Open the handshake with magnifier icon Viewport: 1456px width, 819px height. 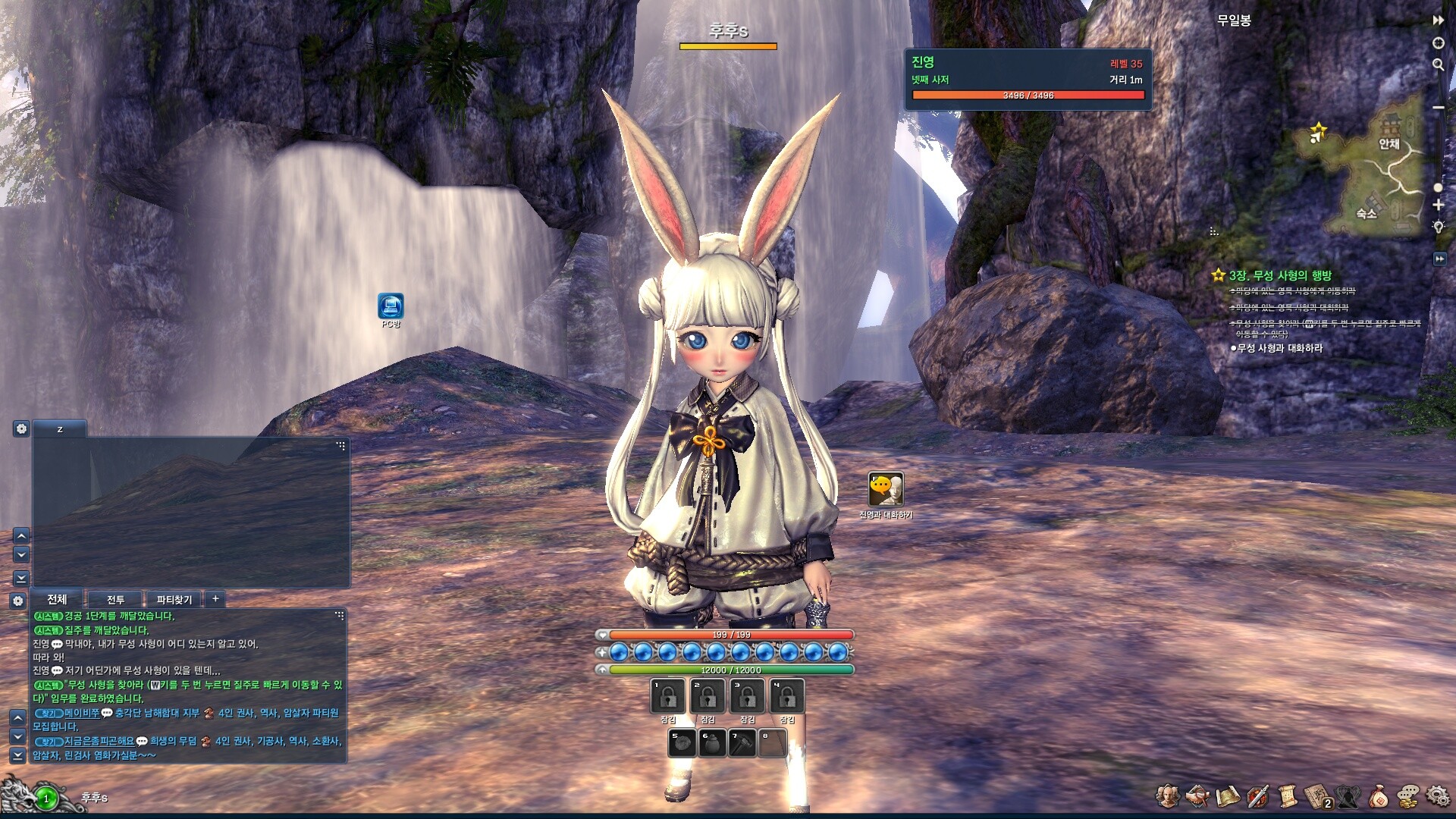1197,795
